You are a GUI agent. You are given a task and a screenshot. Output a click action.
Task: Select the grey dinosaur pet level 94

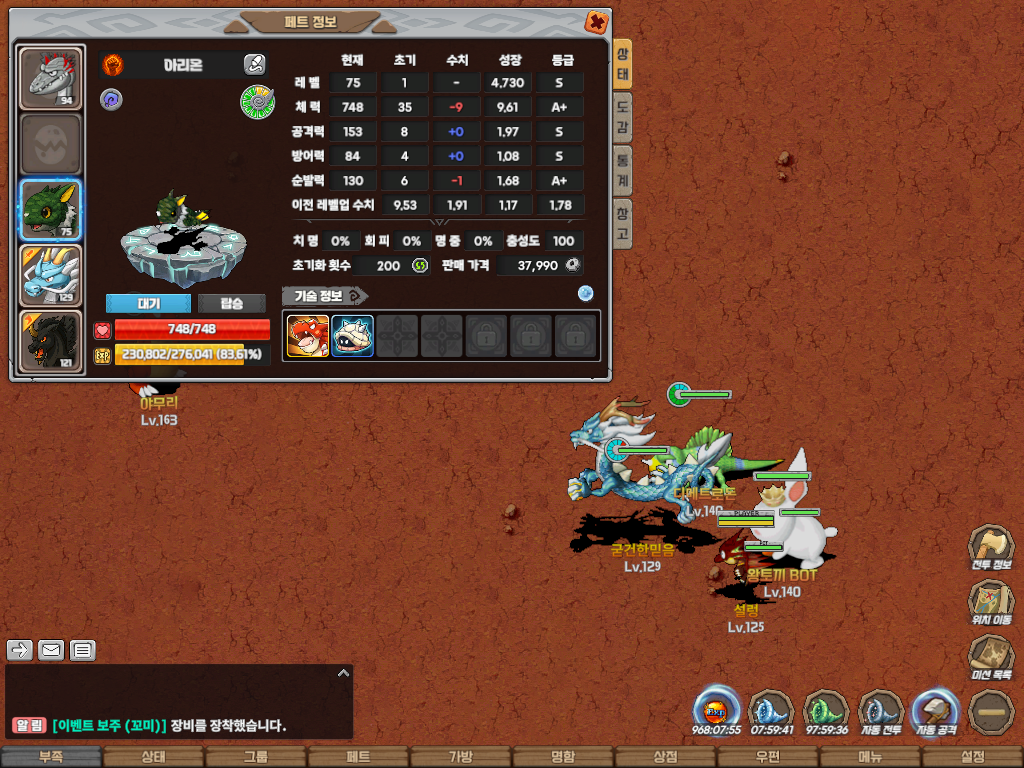coord(51,78)
